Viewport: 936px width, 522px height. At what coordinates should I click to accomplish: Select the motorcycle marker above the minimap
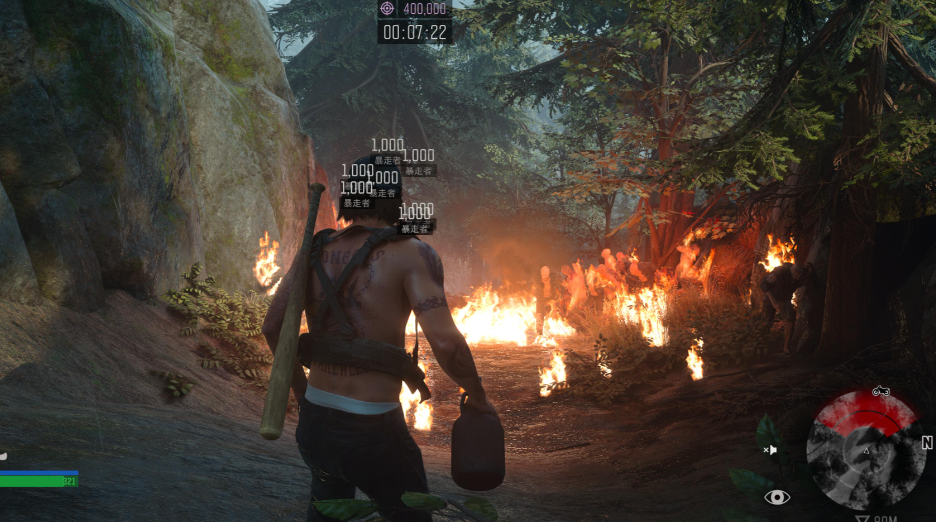880,391
